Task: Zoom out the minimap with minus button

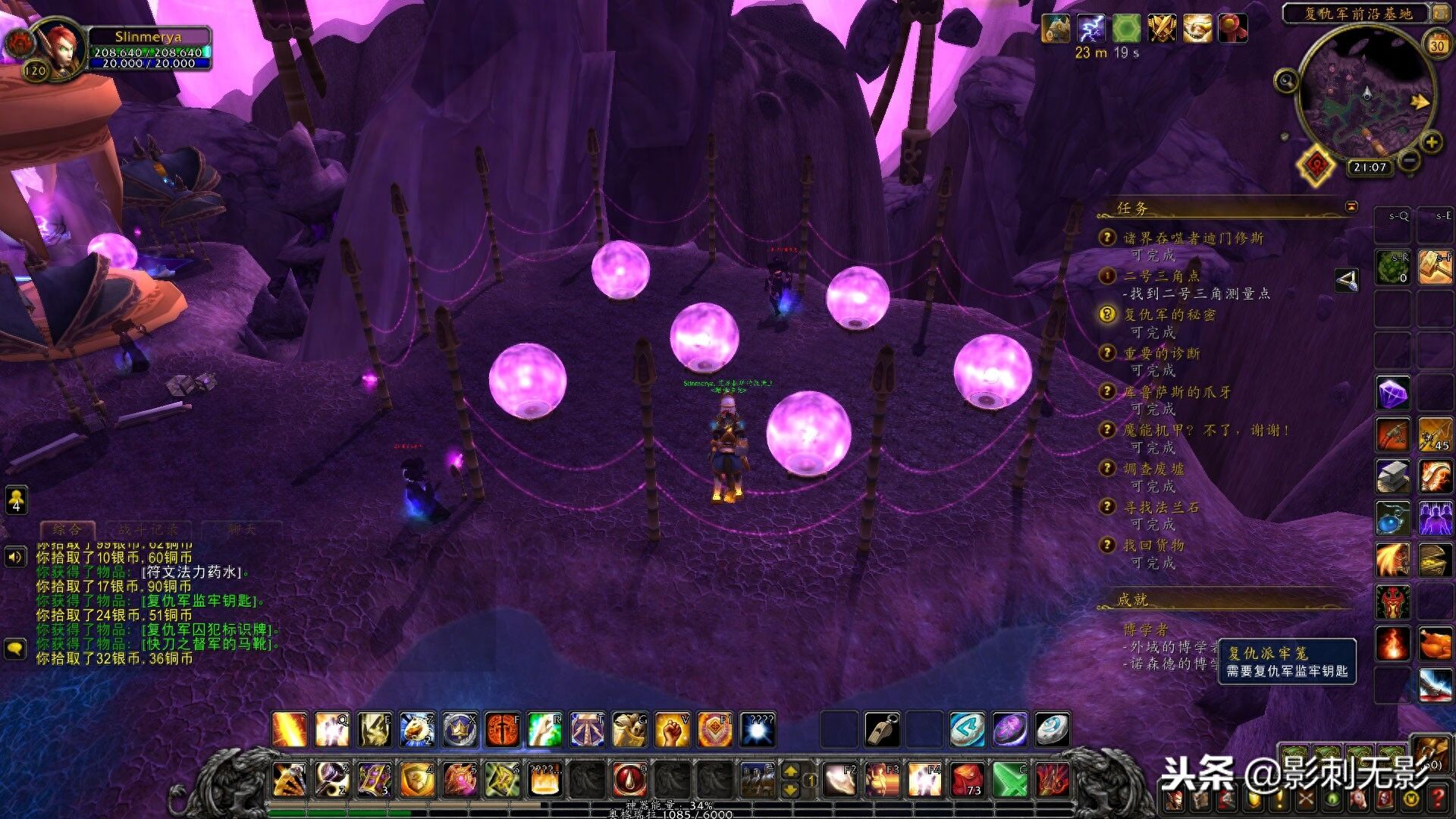Action: click(1409, 160)
